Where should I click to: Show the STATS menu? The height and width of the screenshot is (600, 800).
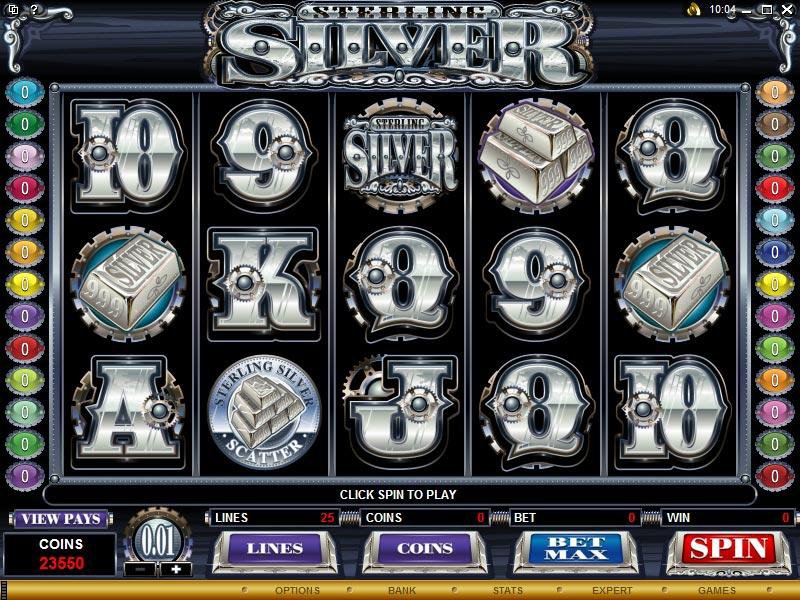click(507, 591)
